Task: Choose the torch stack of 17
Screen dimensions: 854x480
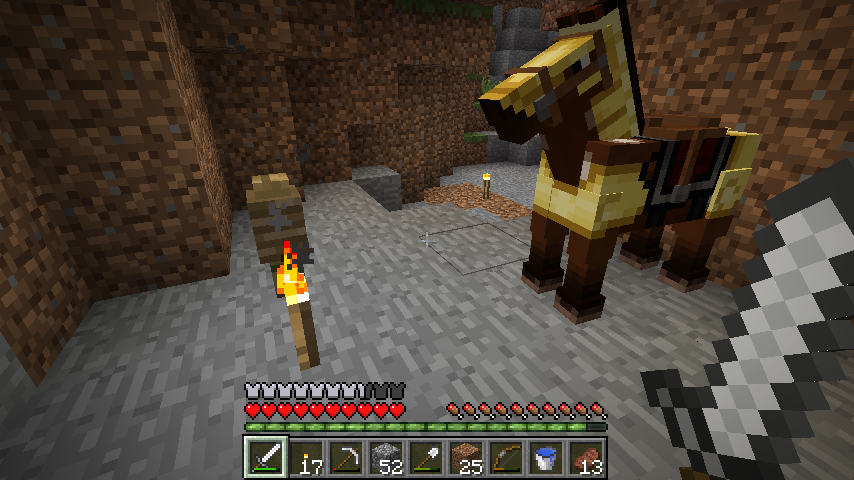Action: (x=306, y=458)
